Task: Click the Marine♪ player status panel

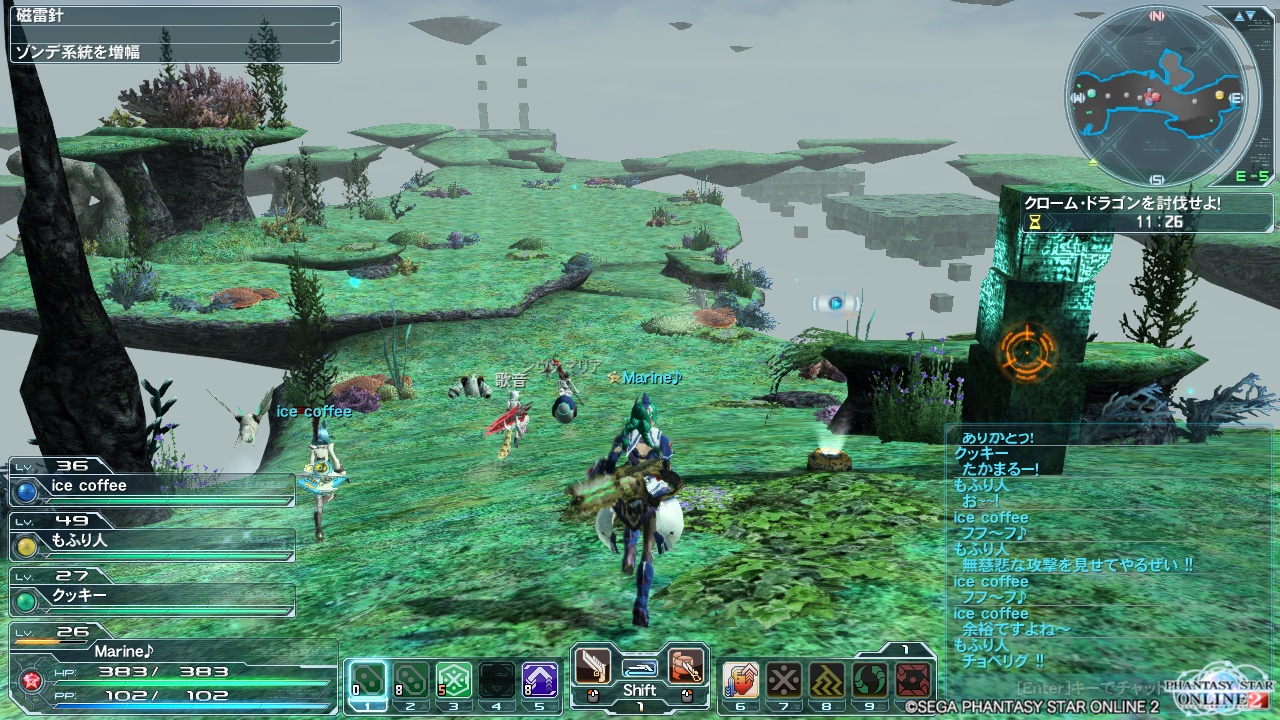Action: (x=170, y=664)
